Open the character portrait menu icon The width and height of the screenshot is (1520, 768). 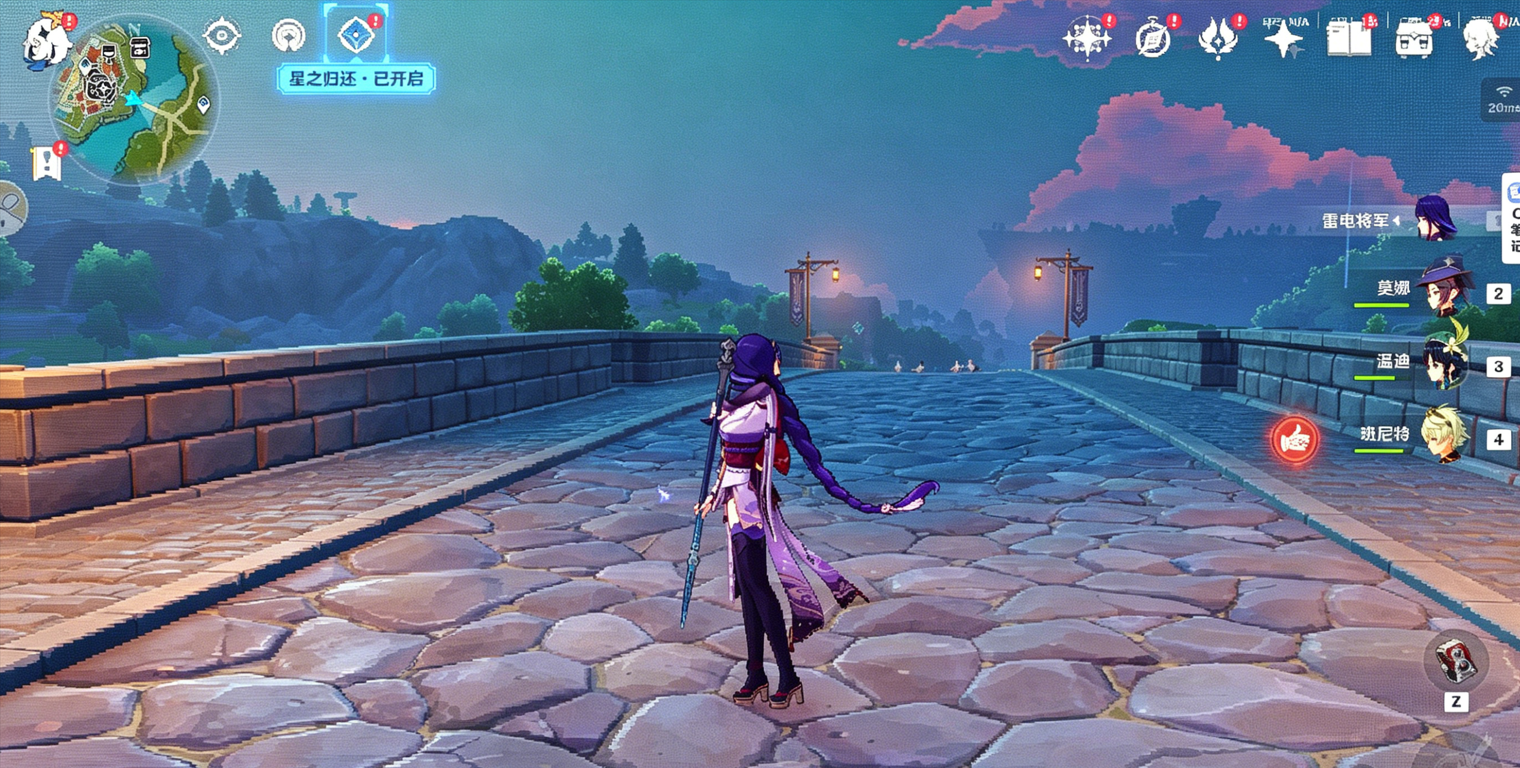[1480, 39]
